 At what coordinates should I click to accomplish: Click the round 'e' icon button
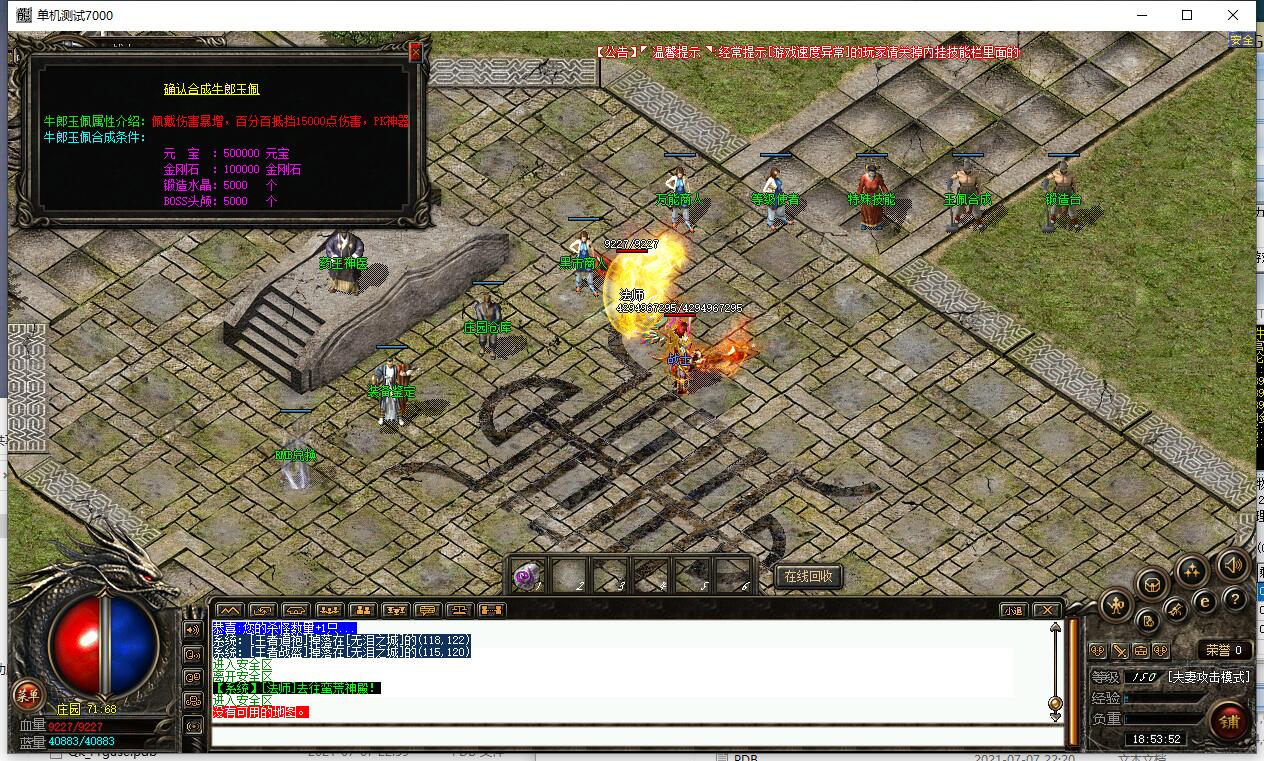tap(1206, 601)
